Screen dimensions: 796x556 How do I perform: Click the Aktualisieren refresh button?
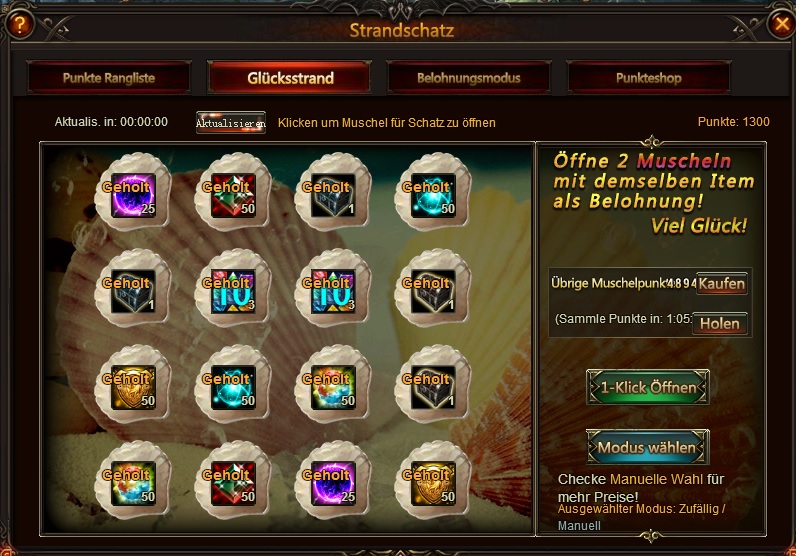[x=231, y=122]
